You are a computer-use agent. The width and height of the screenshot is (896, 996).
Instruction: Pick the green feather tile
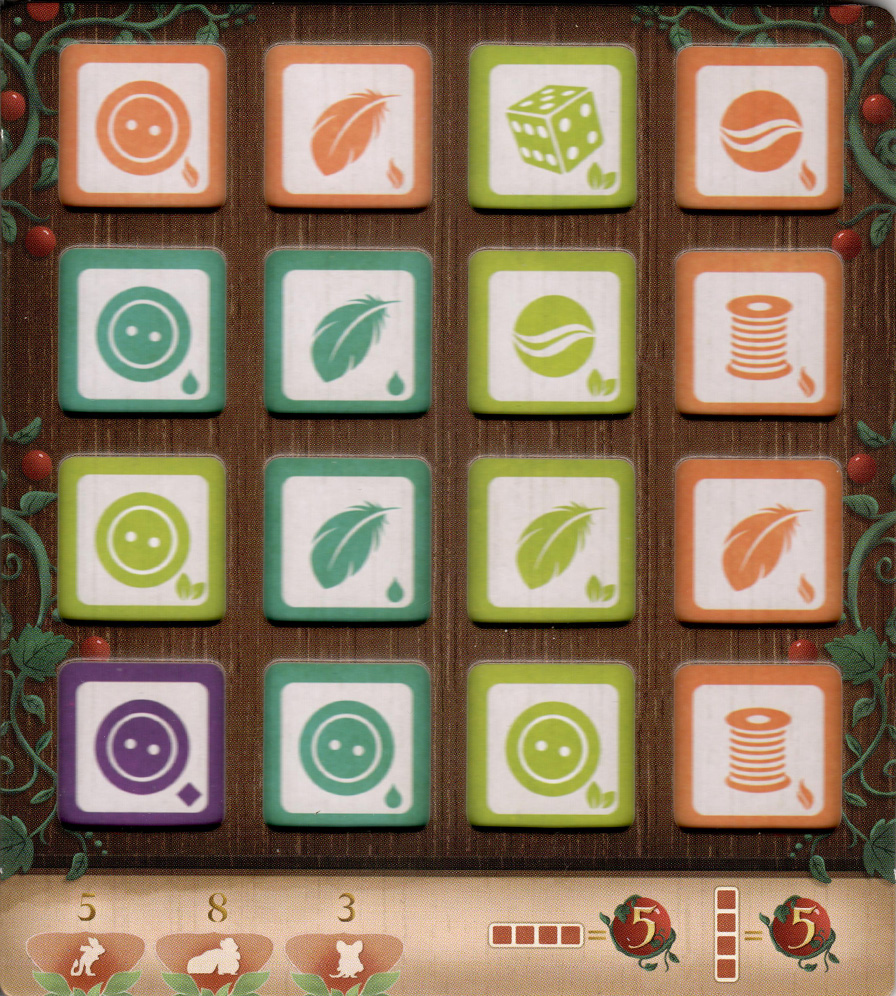point(552,539)
